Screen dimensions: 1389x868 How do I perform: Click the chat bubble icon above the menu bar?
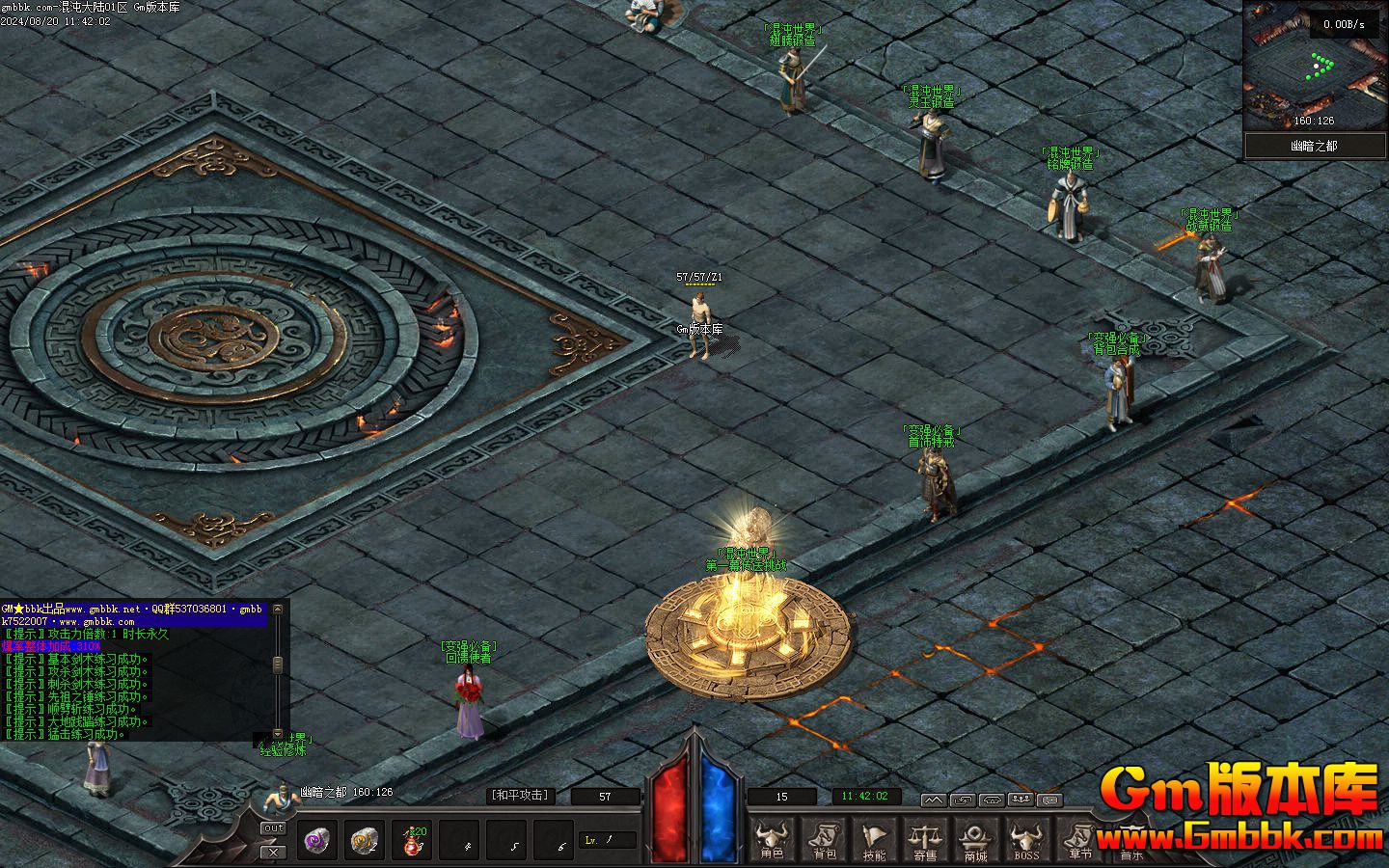[x=1049, y=800]
